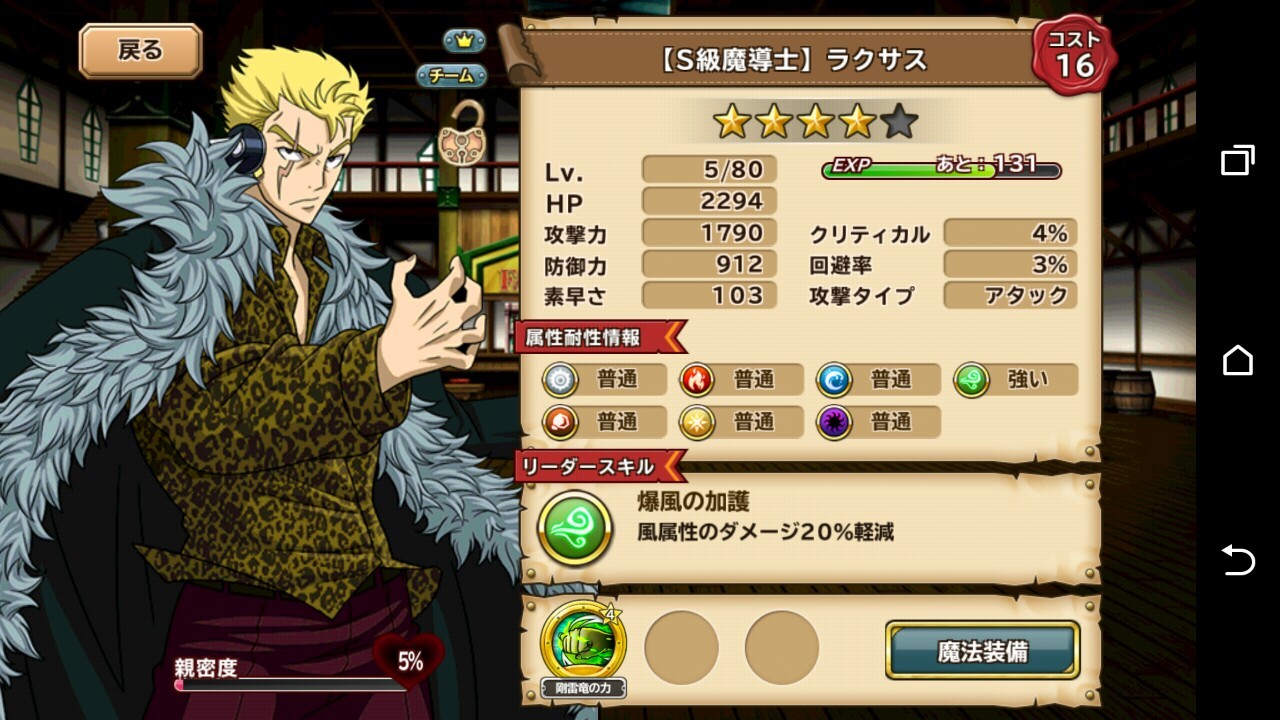Go back with the 戻る button

pyautogui.click(x=140, y=51)
